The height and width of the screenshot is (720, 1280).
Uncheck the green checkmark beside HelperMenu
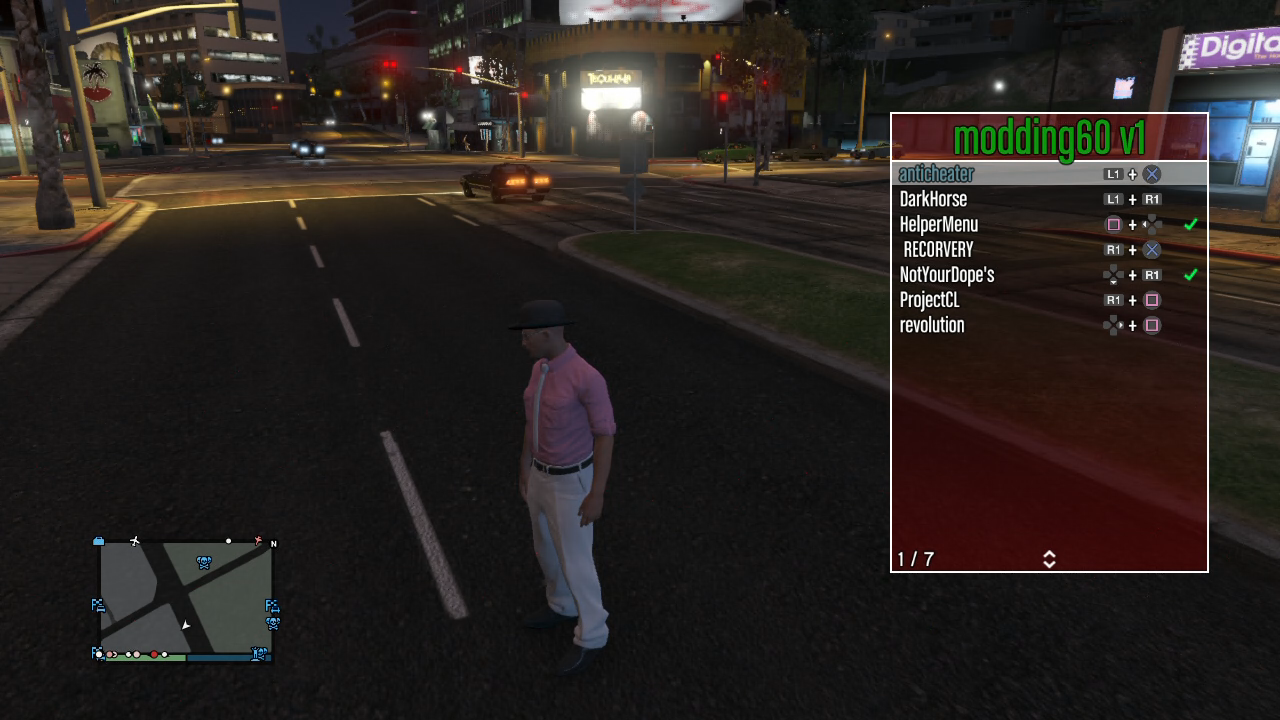[x=1190, y=225]
